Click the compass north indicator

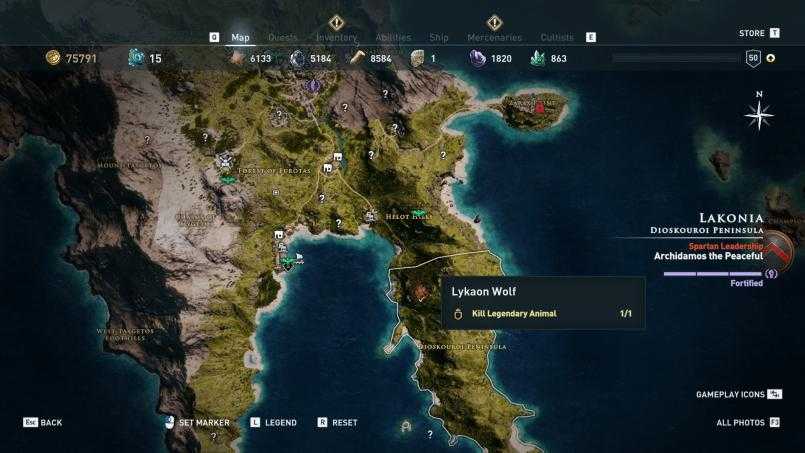click(759, 114)
